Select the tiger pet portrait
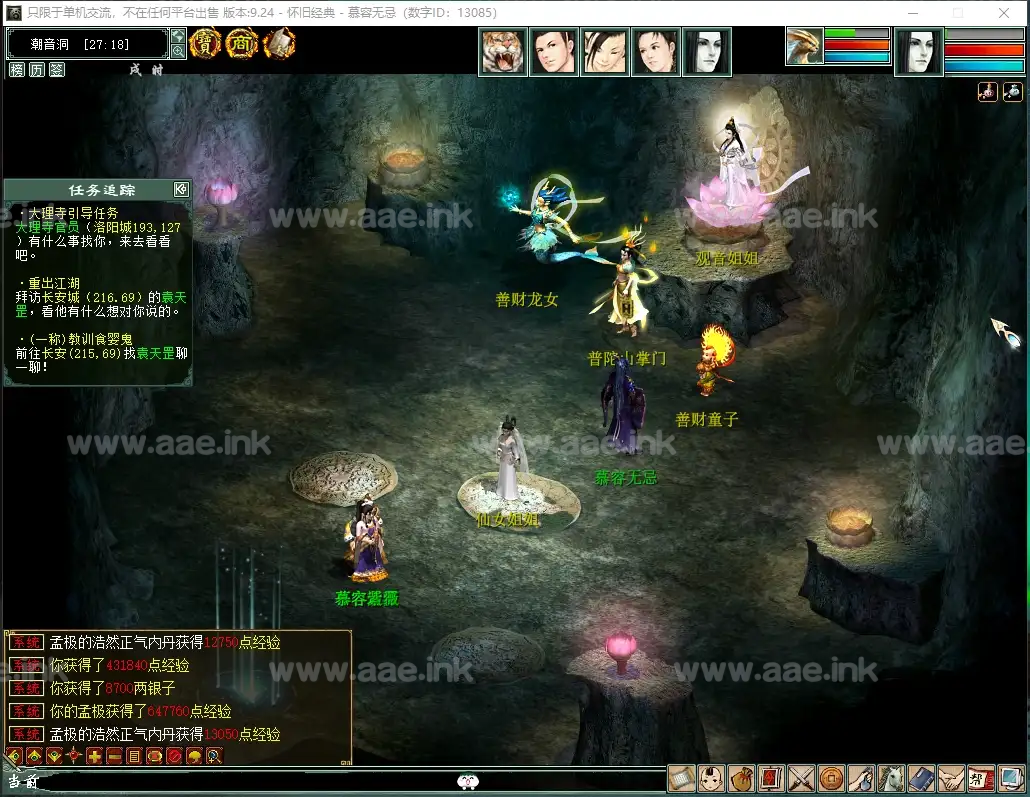1030x797 pixels. pos(503,51)
